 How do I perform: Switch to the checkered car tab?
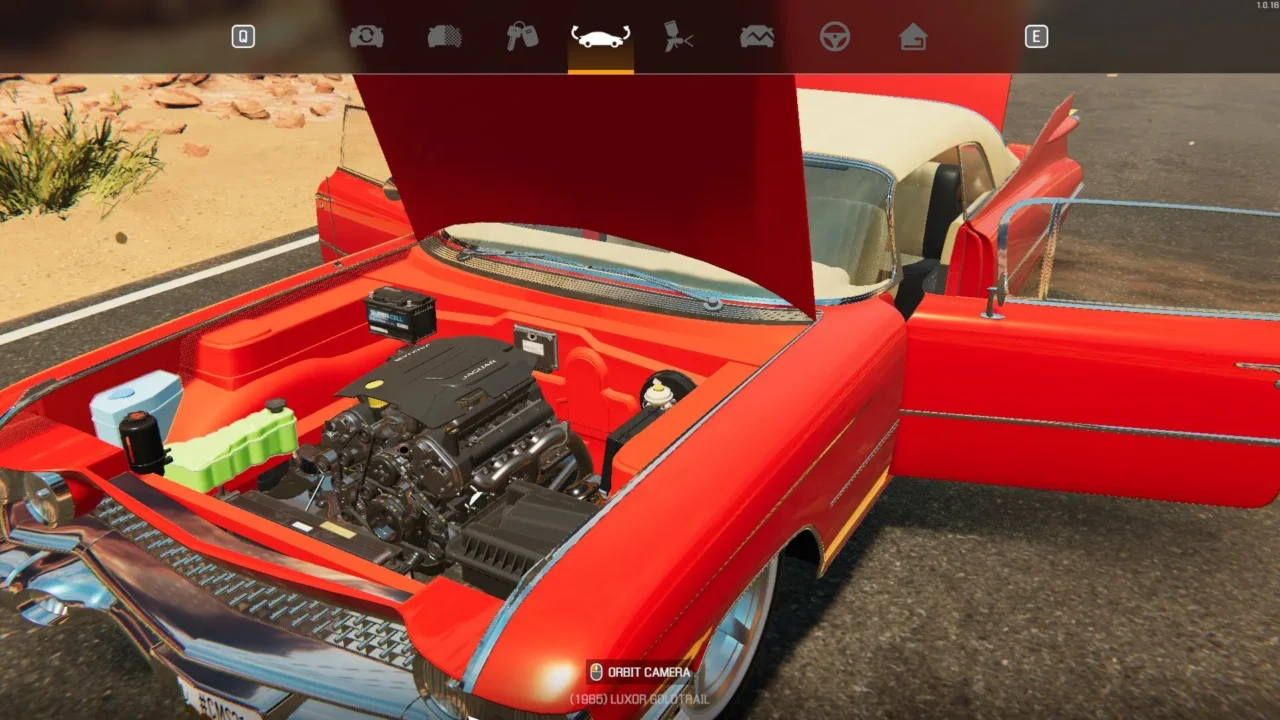444,37
